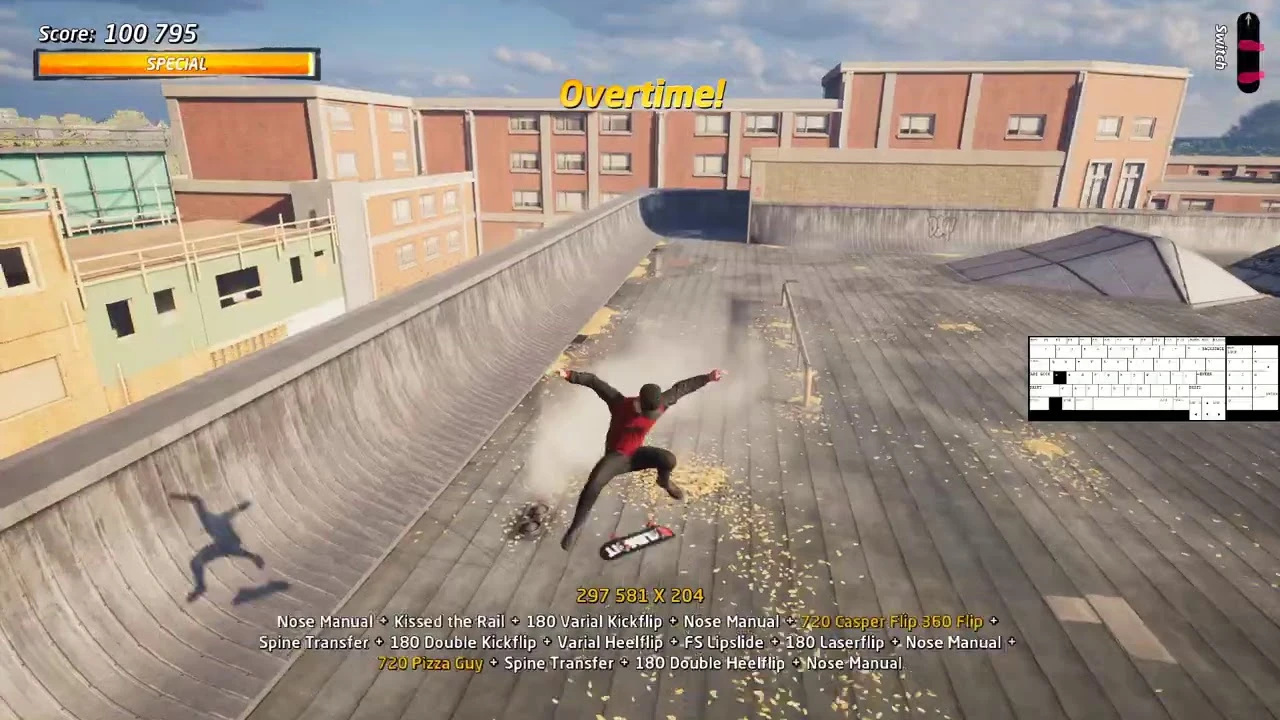
Task: Click the 720 Pizza Guy trick name
Action: [430, 663]
